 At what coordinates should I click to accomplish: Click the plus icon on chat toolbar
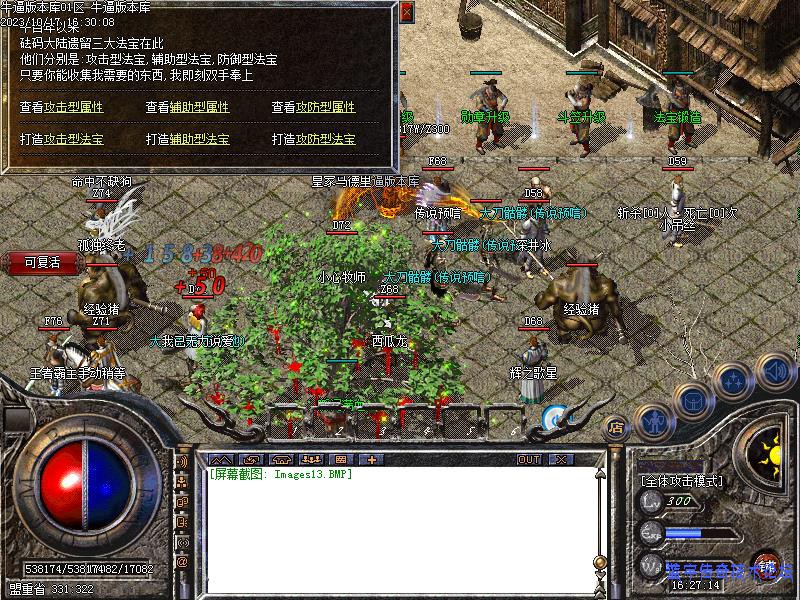point(372,459)
